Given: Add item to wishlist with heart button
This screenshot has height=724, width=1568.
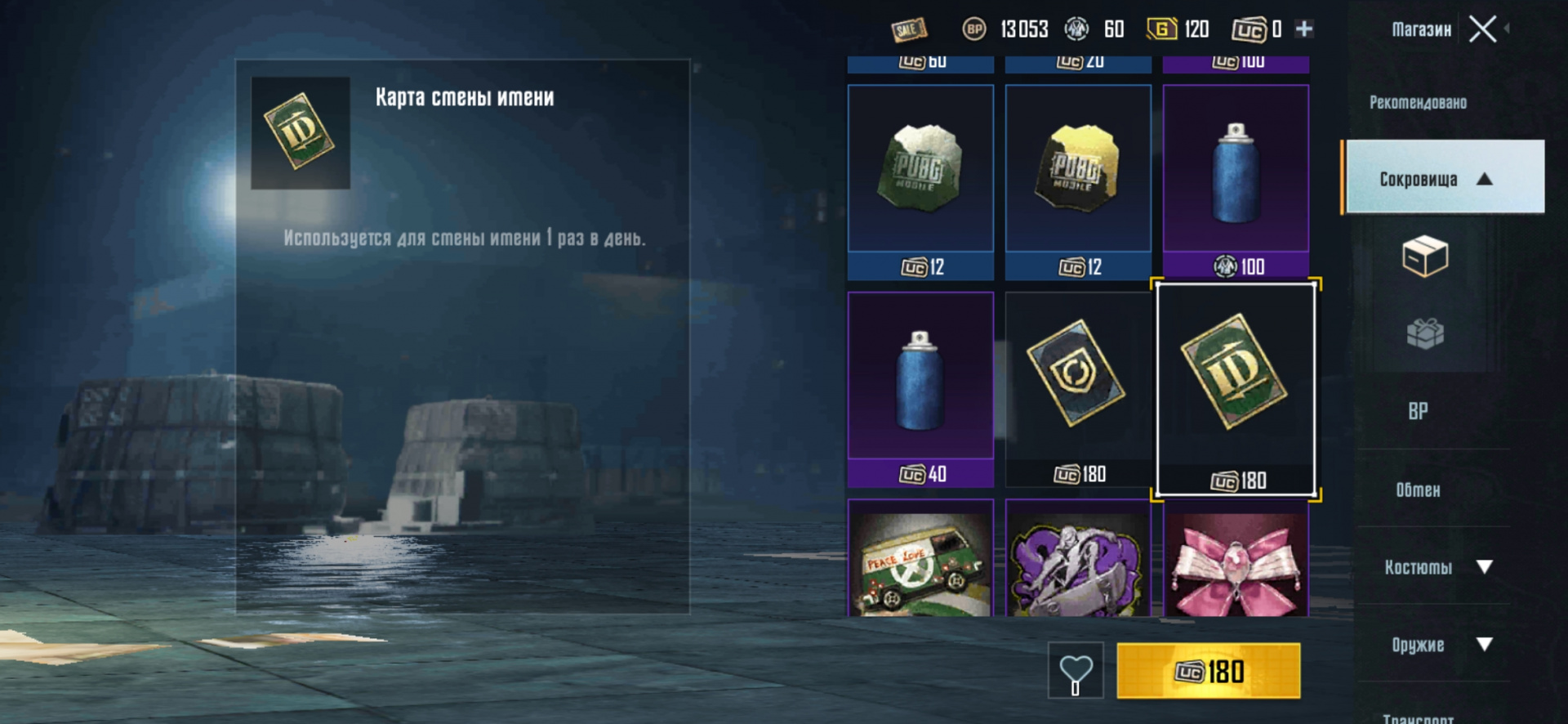Looking at the screenshot, I should (x=1076, y=671).
